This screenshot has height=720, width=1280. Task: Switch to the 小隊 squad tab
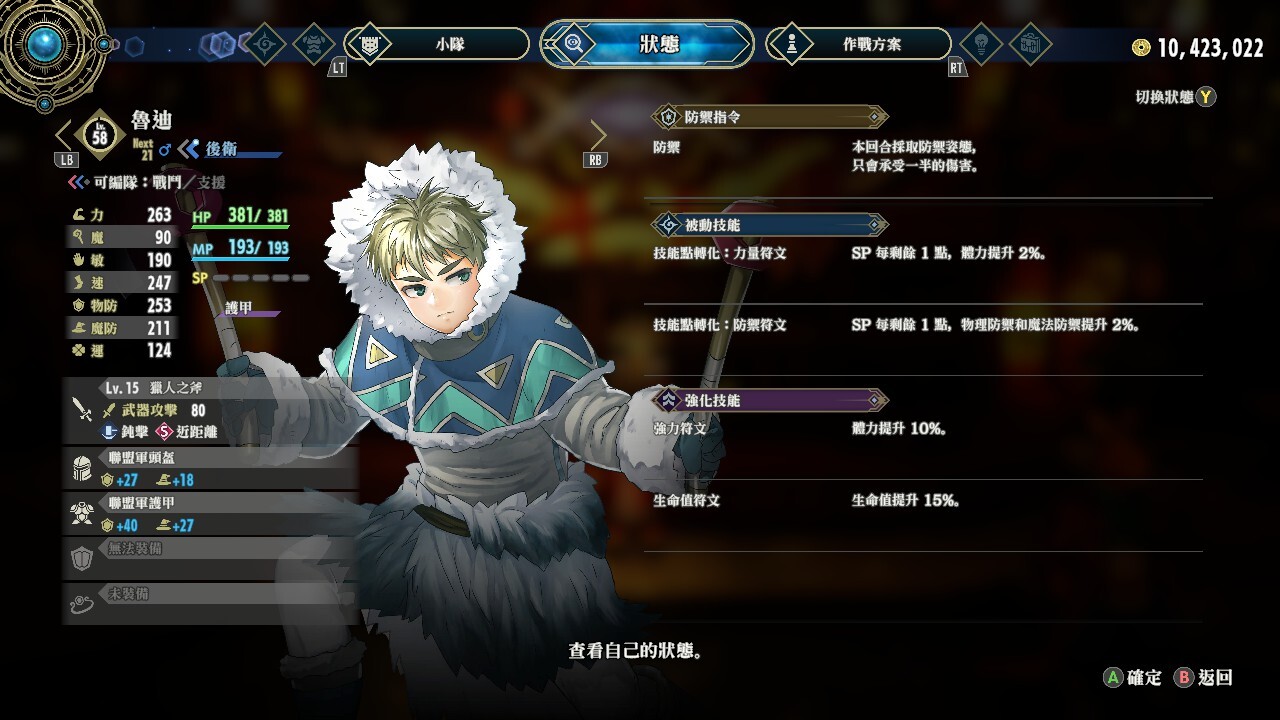click(x=437, y=44)
